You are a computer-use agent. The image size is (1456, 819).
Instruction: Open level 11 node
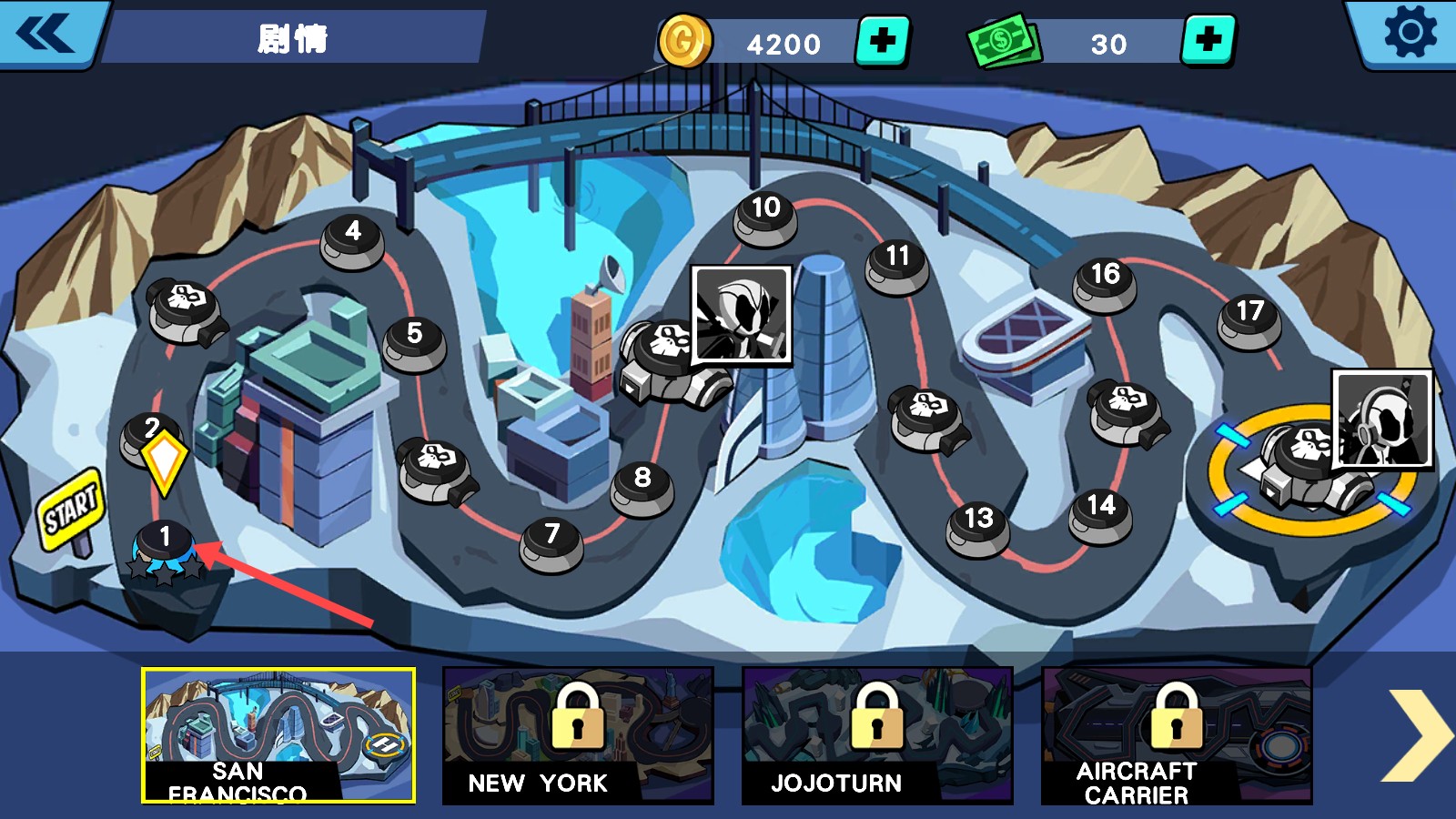pyautogui.click(x=897, y=263)
